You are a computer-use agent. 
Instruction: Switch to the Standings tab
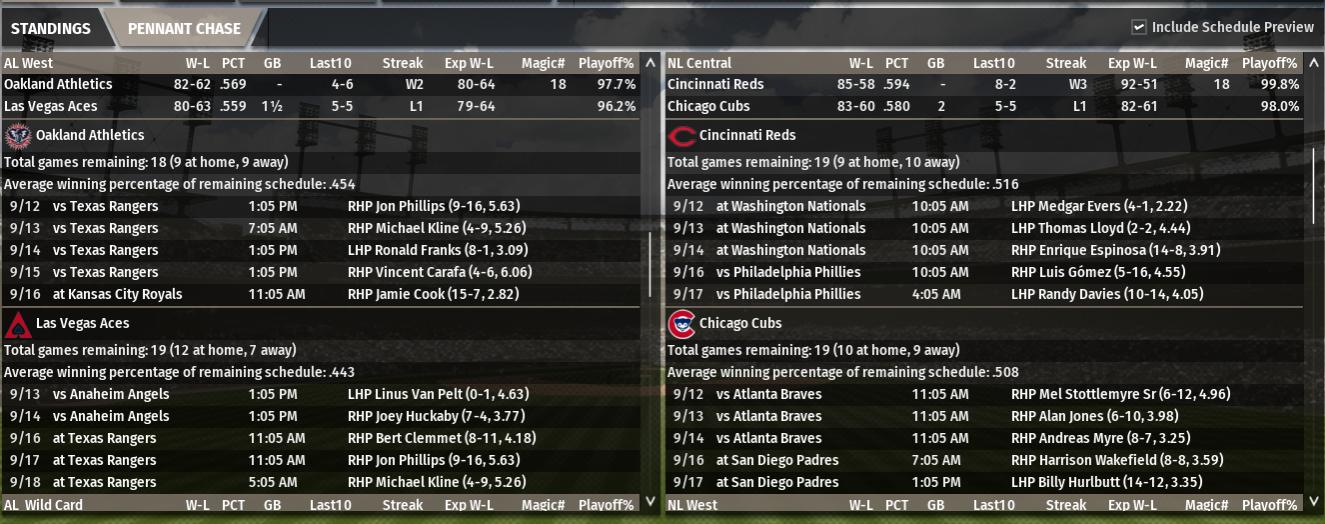point(51,28)
